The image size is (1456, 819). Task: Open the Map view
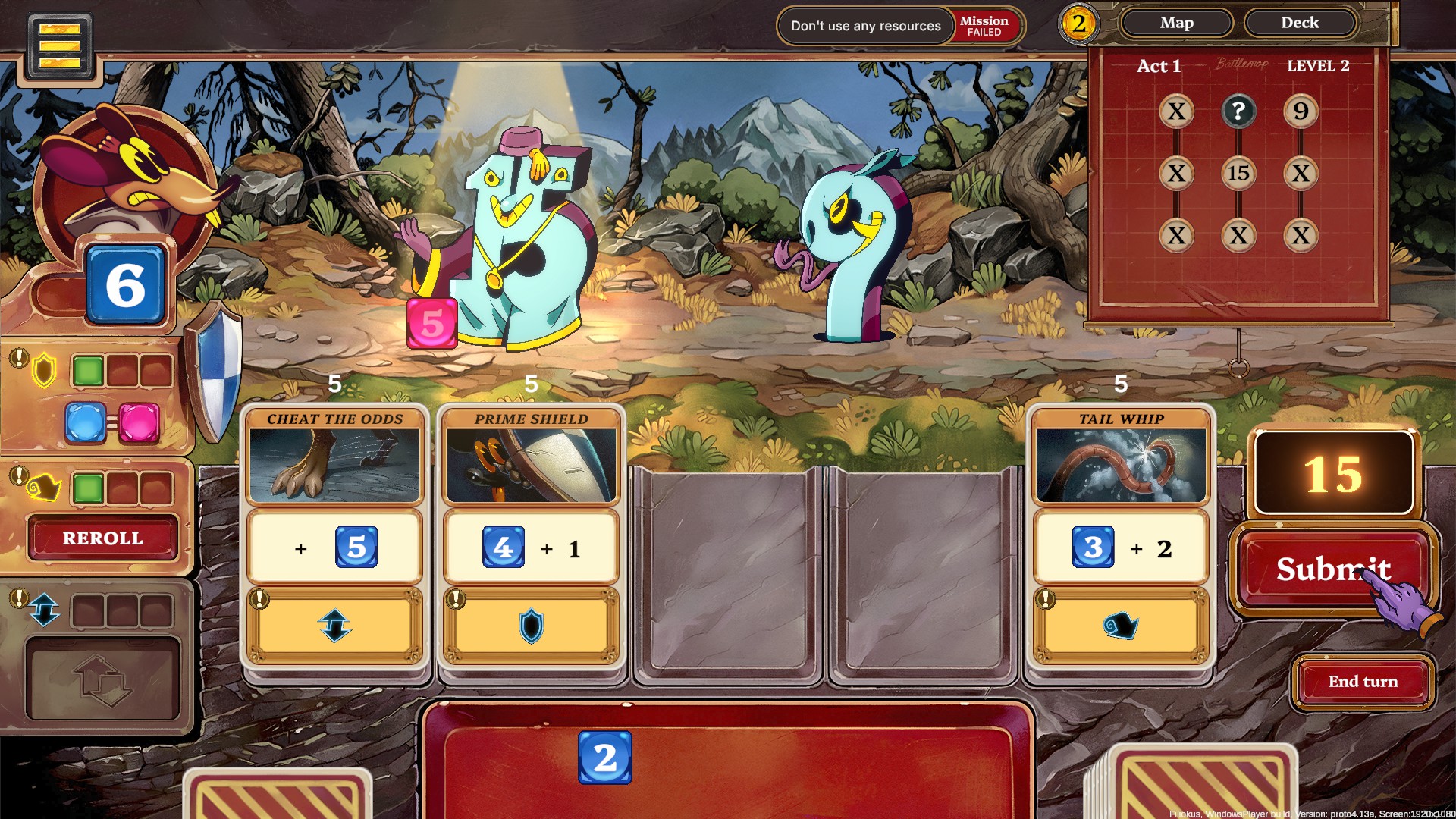pos(1176,24)
